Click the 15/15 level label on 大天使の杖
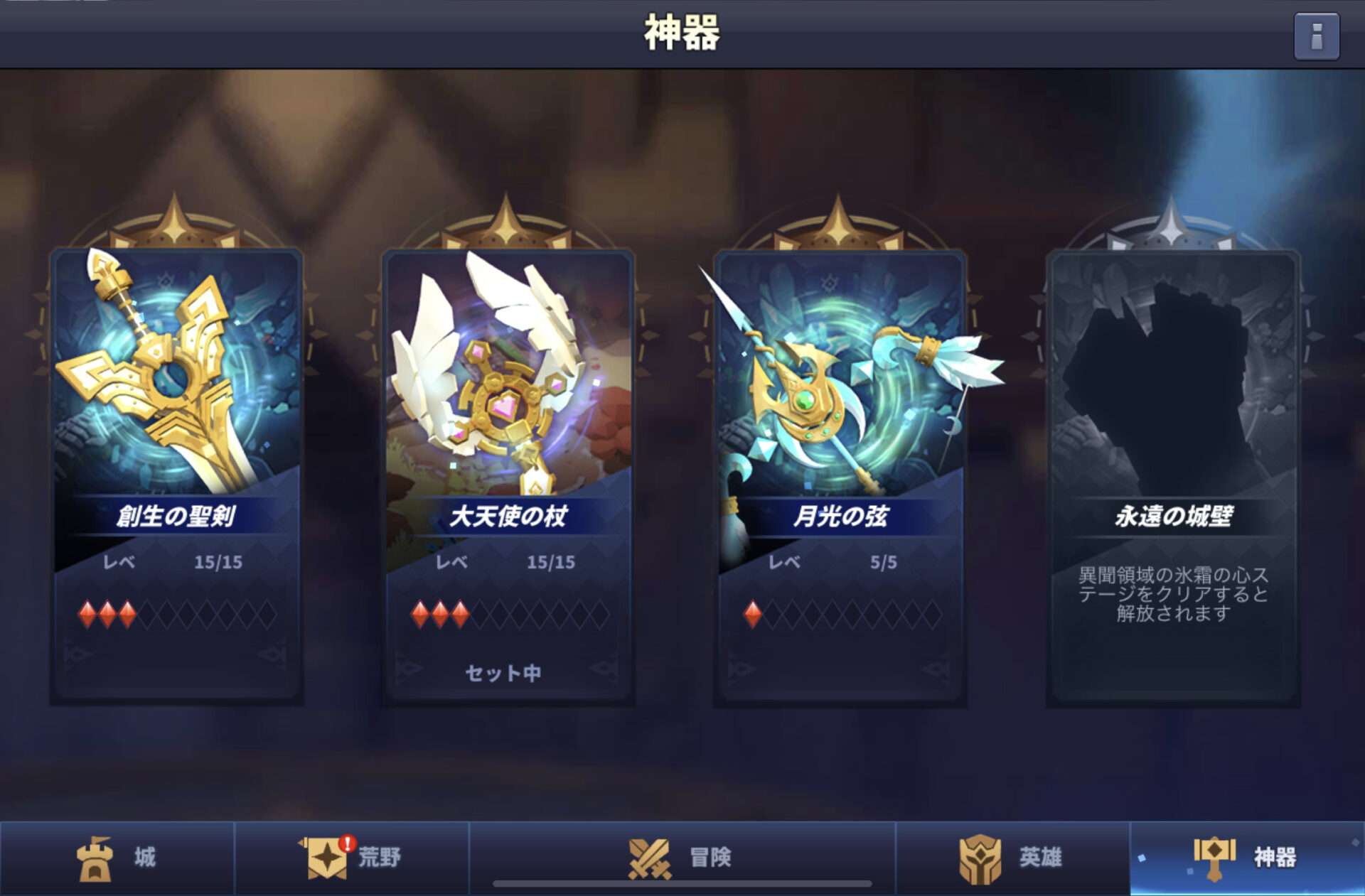The width and height of the screenshot is (1365, 896). 552,561
